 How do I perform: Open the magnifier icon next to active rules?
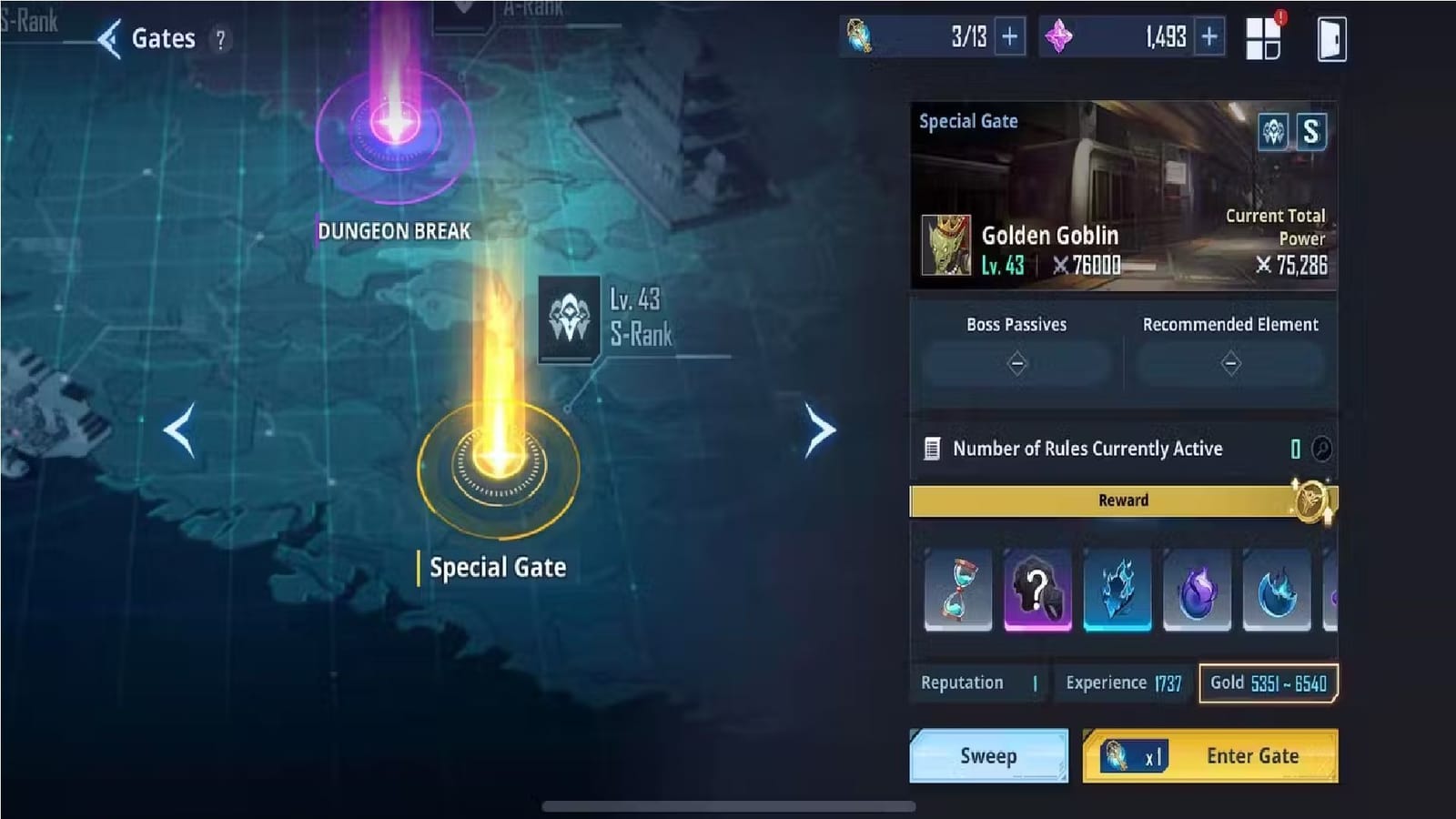pyautogui.click(x=1321, y=448)
